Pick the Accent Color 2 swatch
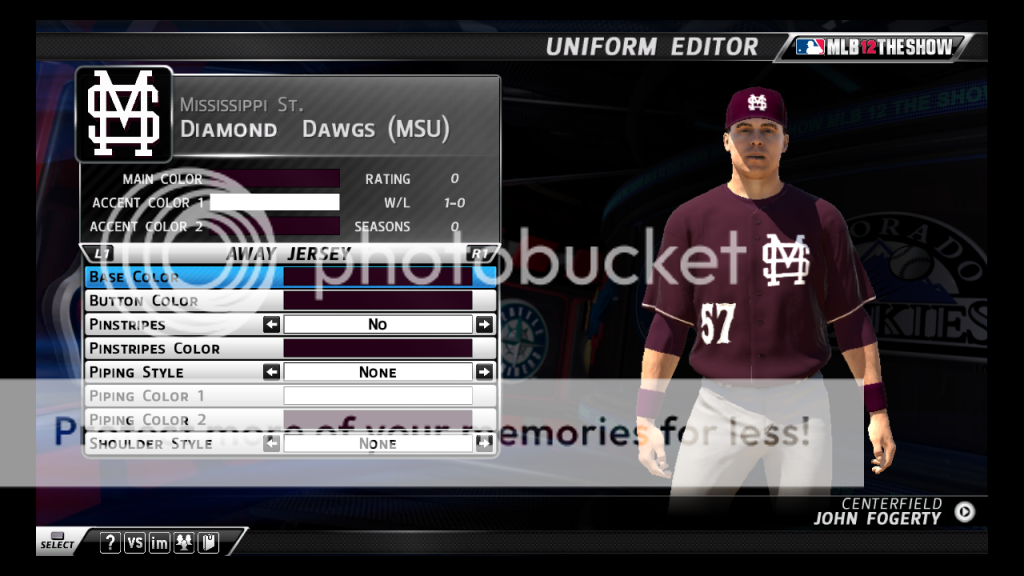 coord(275,226)
